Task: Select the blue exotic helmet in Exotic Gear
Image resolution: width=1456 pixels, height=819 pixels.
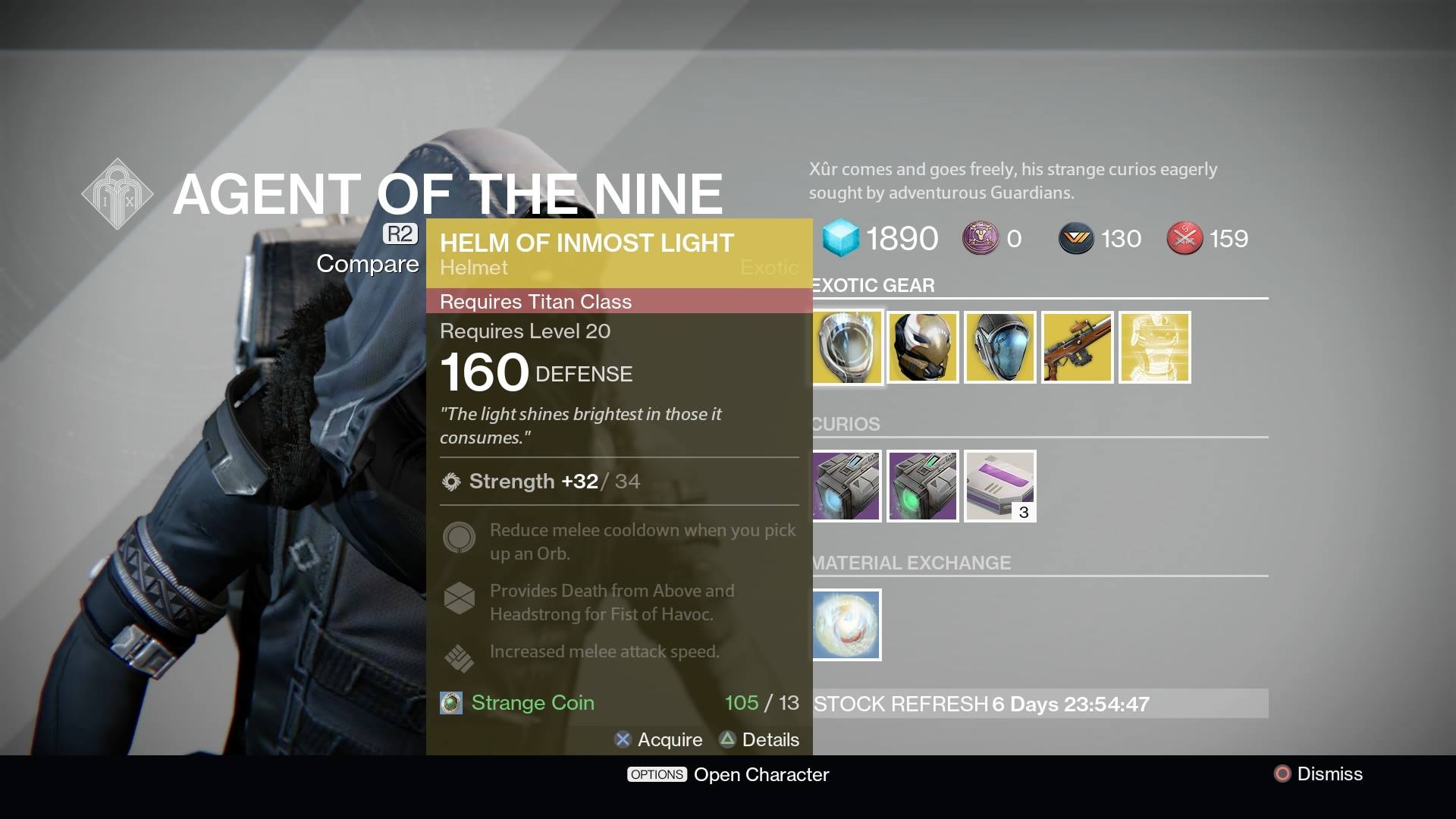Action: pos(999,347)
